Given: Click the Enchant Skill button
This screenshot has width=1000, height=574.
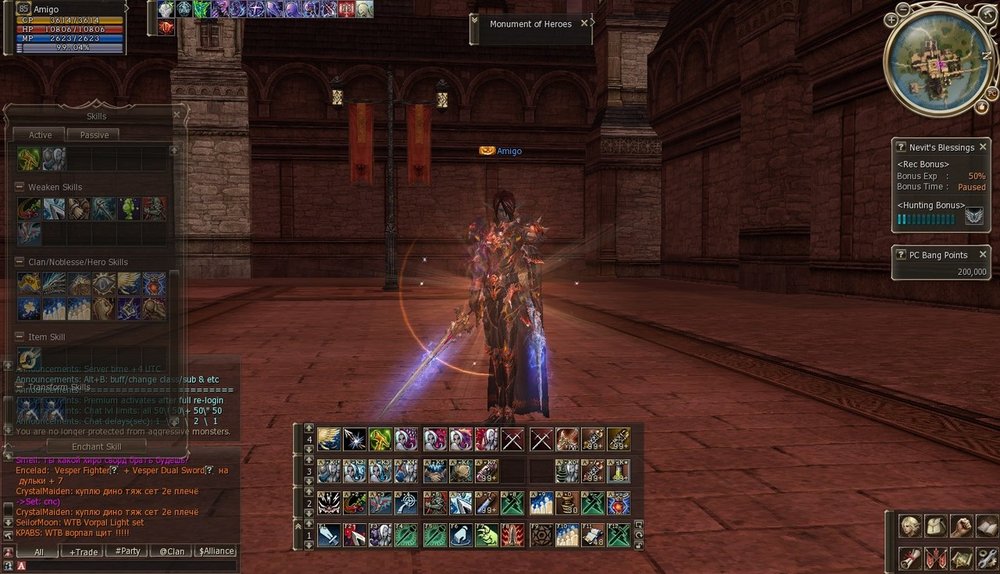Looking at the screenshot, I should click(x=96, y=446).
